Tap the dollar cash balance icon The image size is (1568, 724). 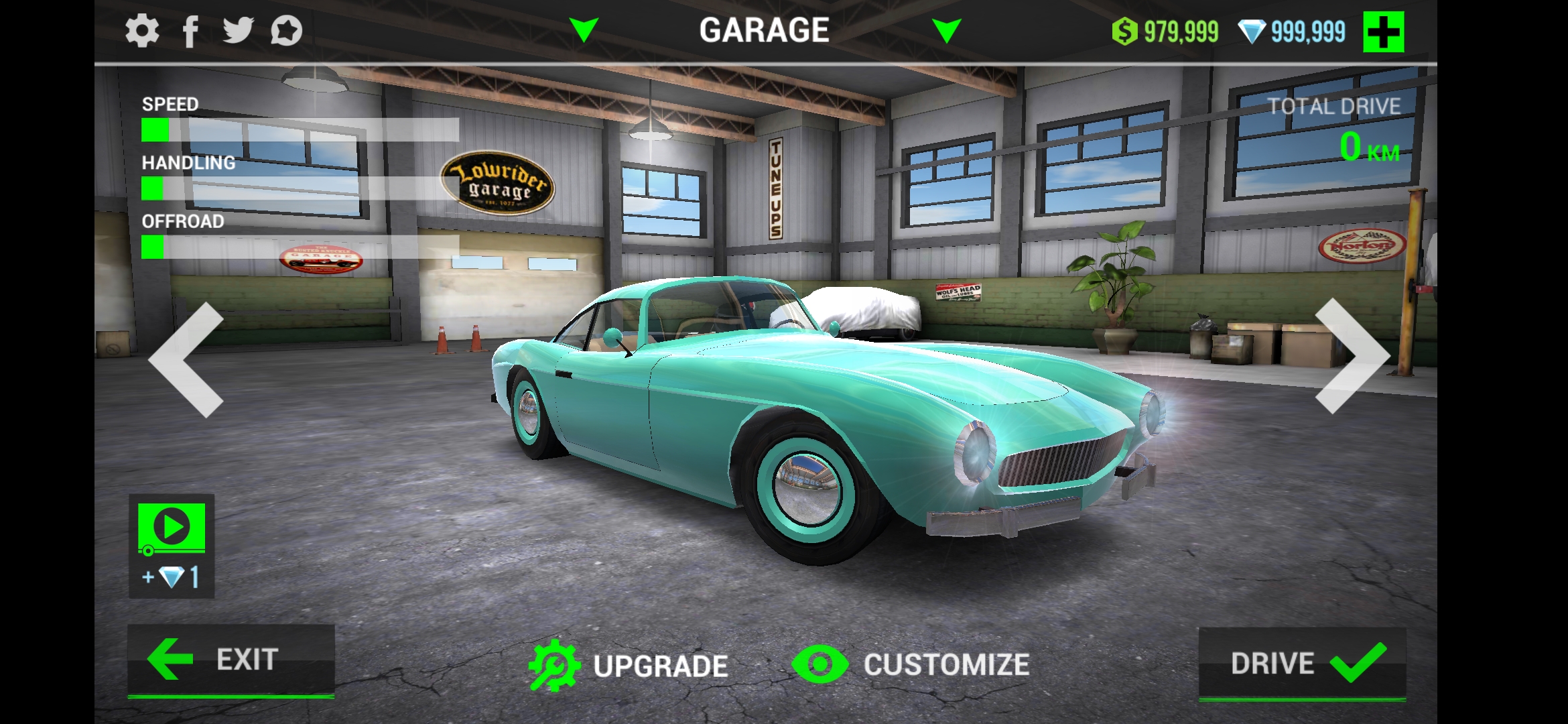pos(1124,29)
